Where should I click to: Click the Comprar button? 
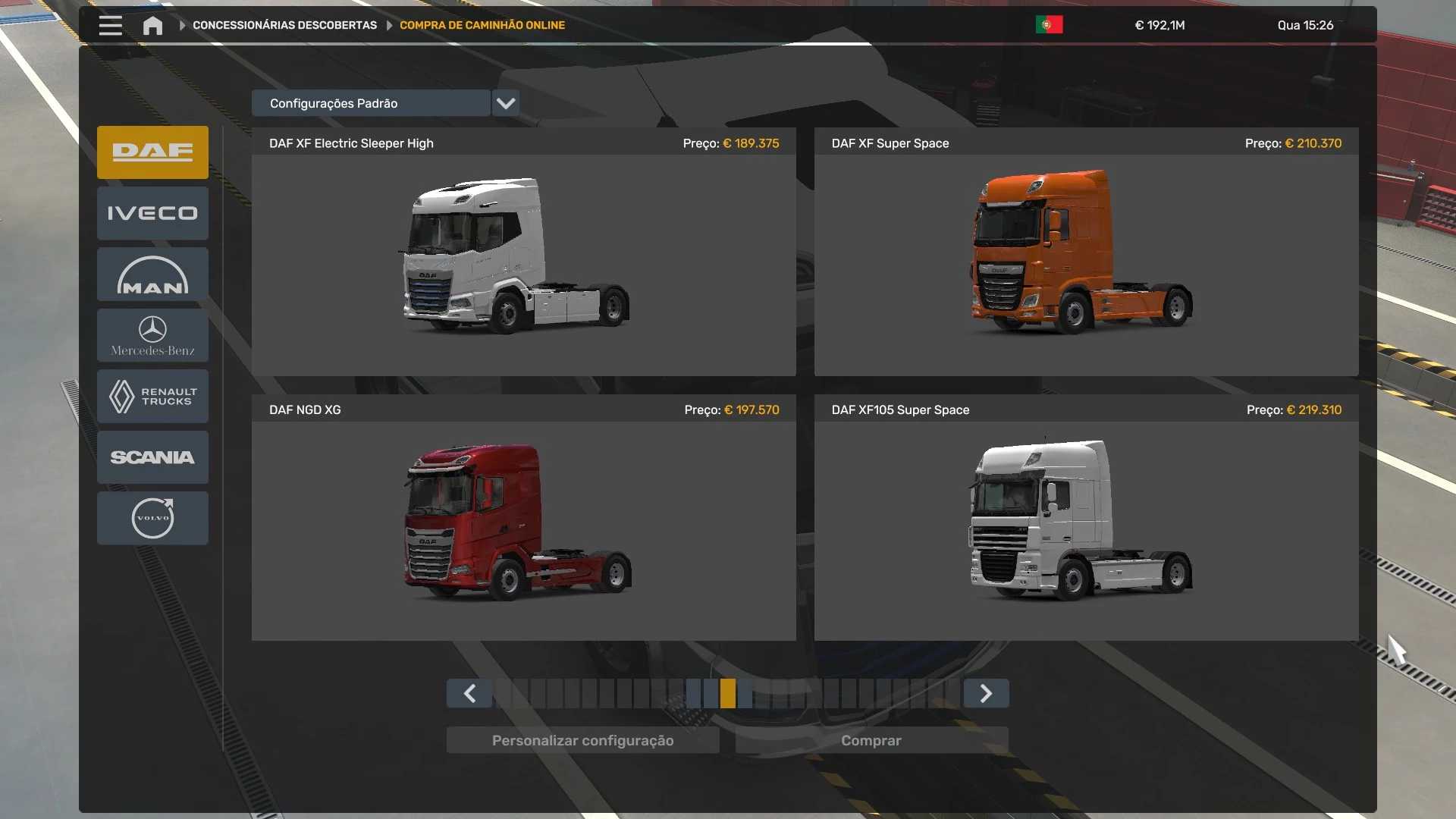pos(871,741)
